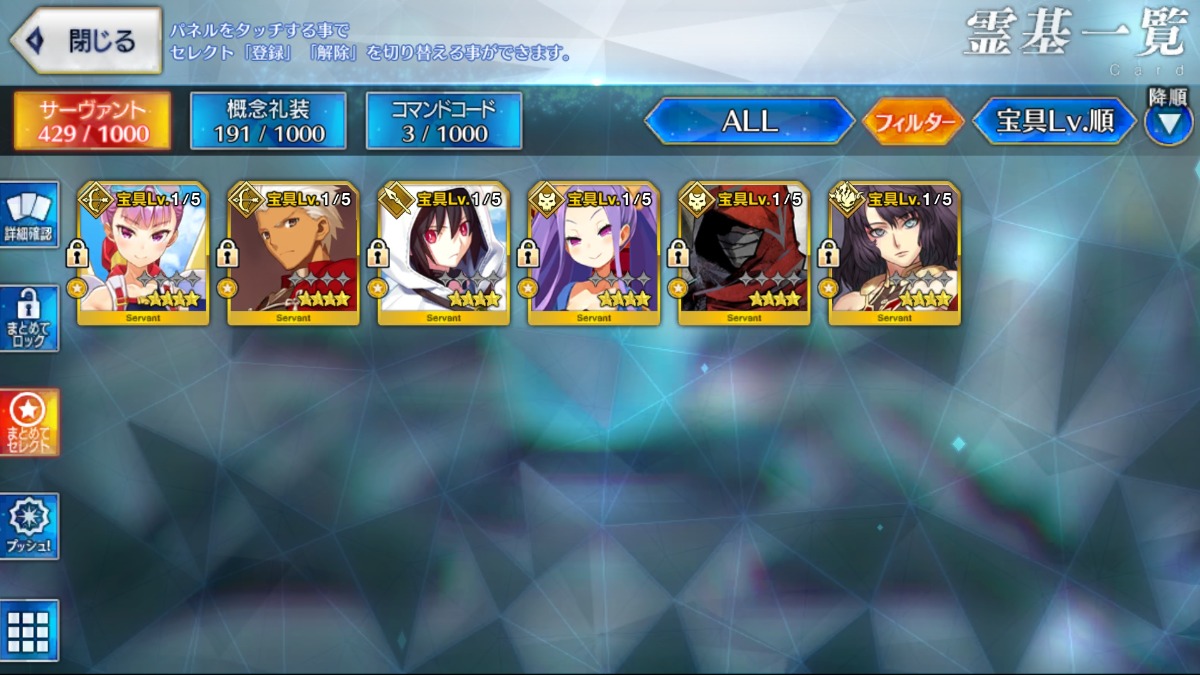Change the 宝具Lv.順 sort order
Screen dimensions: 1200x675
click(x=1054, y=121)
